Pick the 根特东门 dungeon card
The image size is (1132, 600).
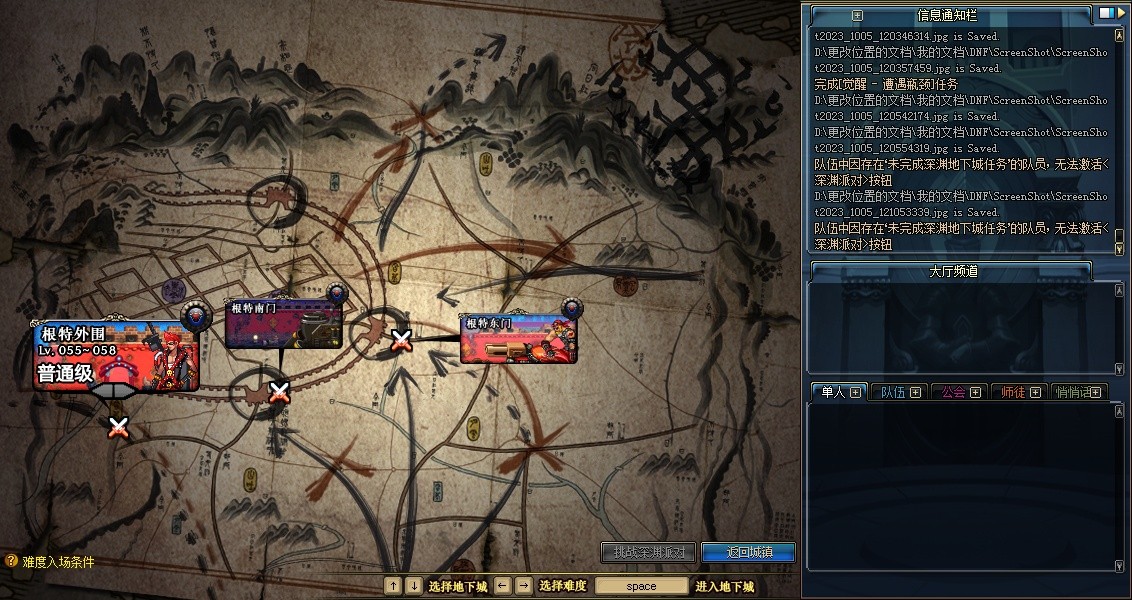(518, 338)
